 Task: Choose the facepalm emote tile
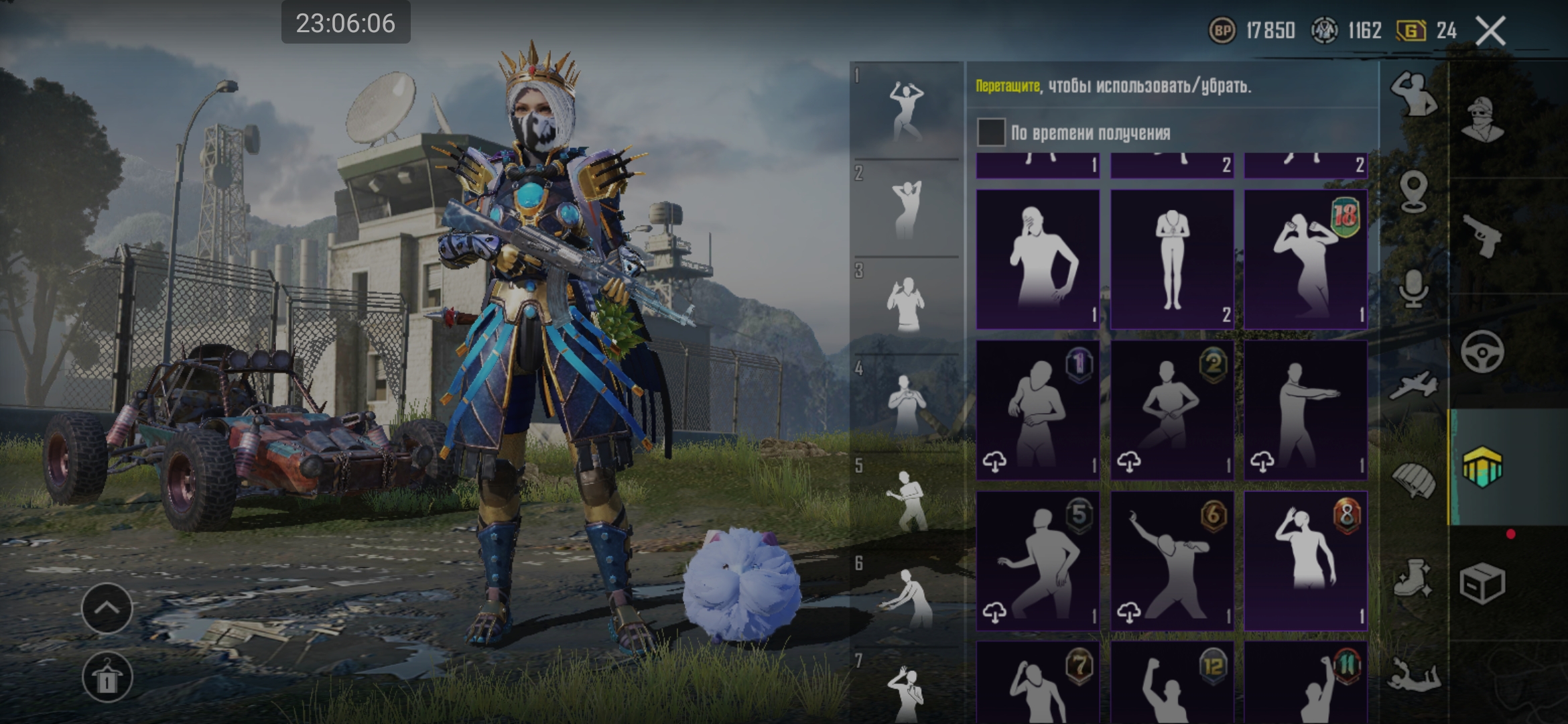[1037, 259]
